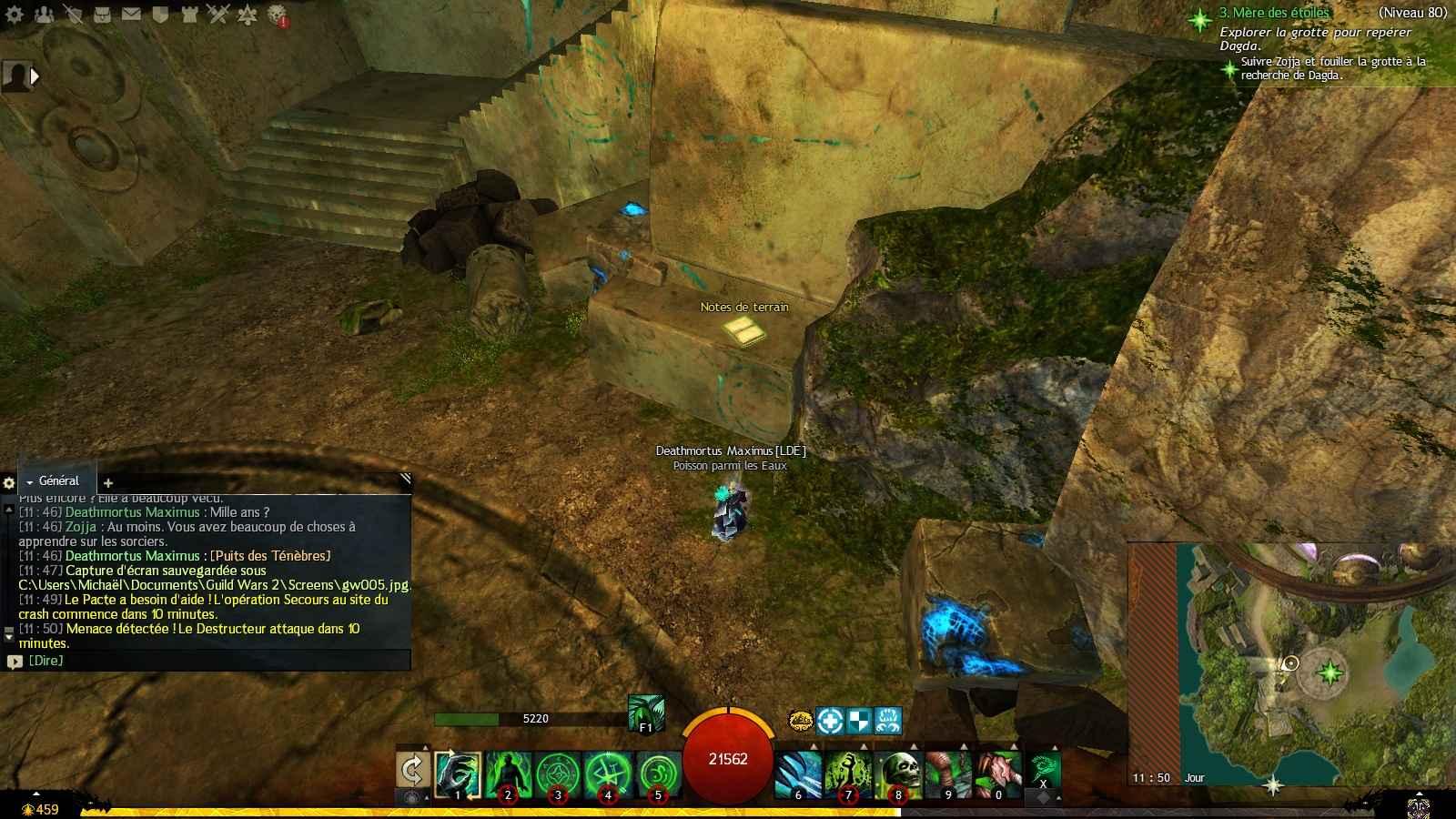The image size is (1456, 819).
Task: Expand the party portrait arrow
Action: coord(35,76)
